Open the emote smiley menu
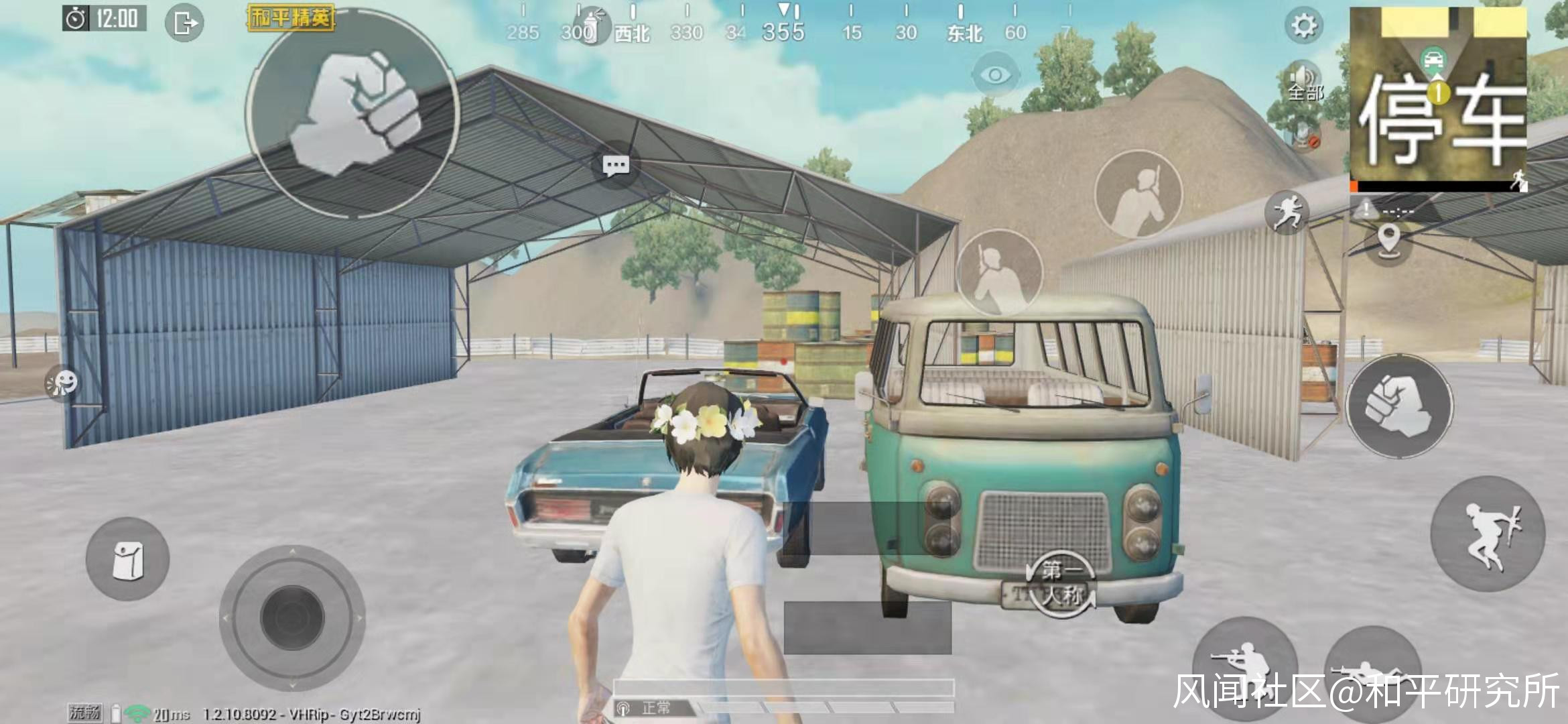Screen dimensions: 1568x724 click(x=62, y=383)
